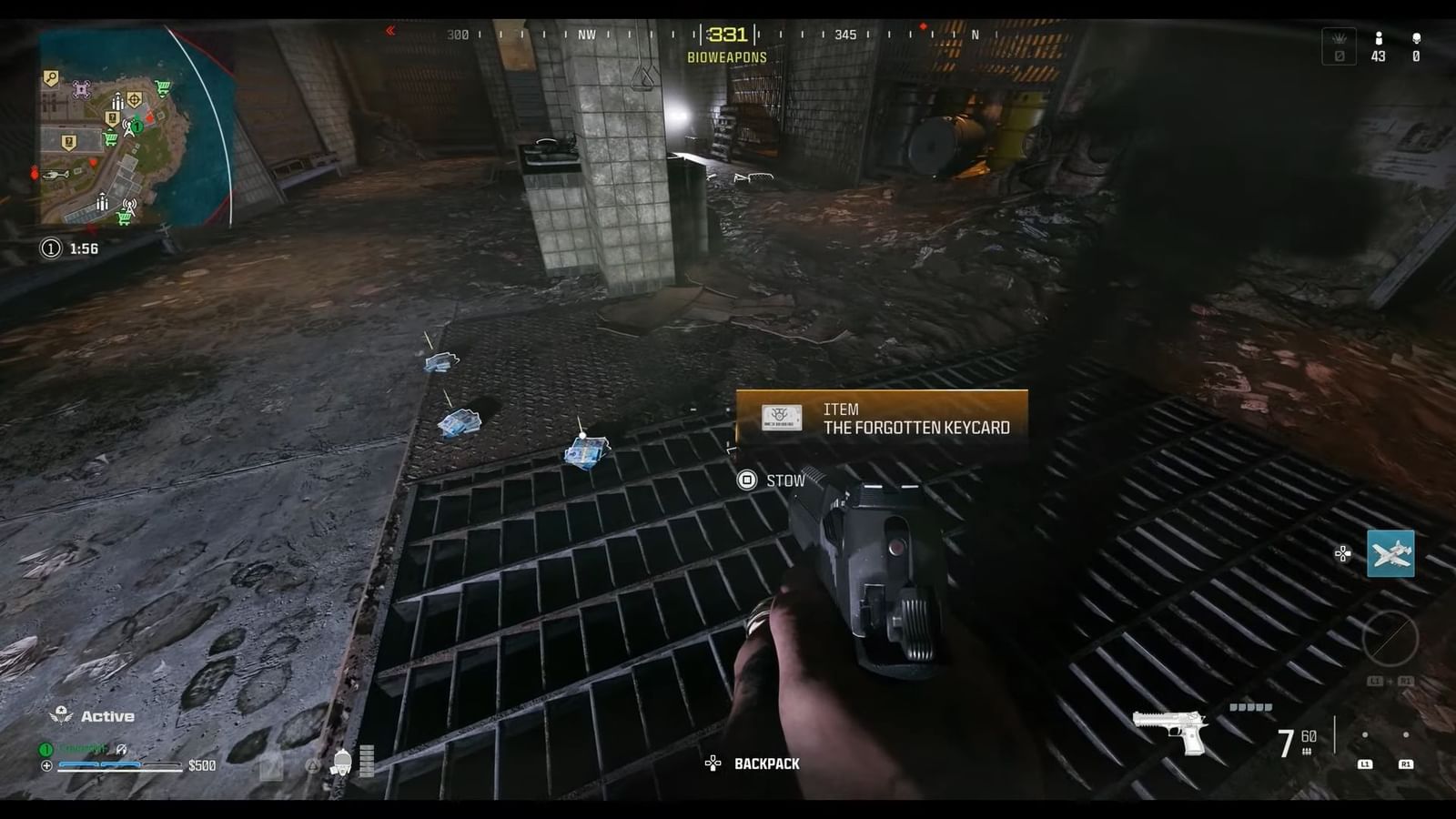Toggle the armor plate stack indicator
This screenshot has width=1456, height=819.
coord(367,761)
